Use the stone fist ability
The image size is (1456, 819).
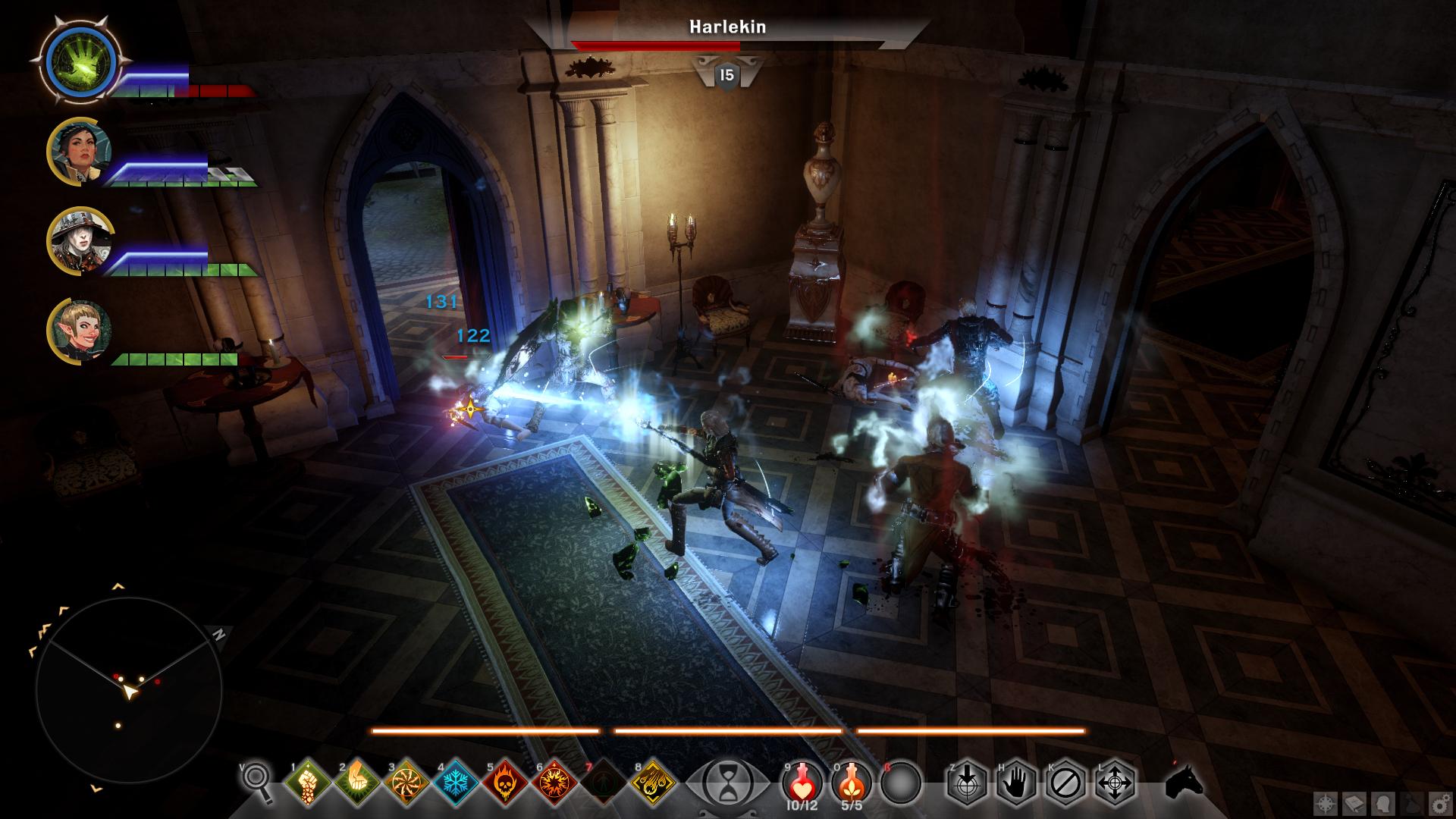[x=308, y=782]
